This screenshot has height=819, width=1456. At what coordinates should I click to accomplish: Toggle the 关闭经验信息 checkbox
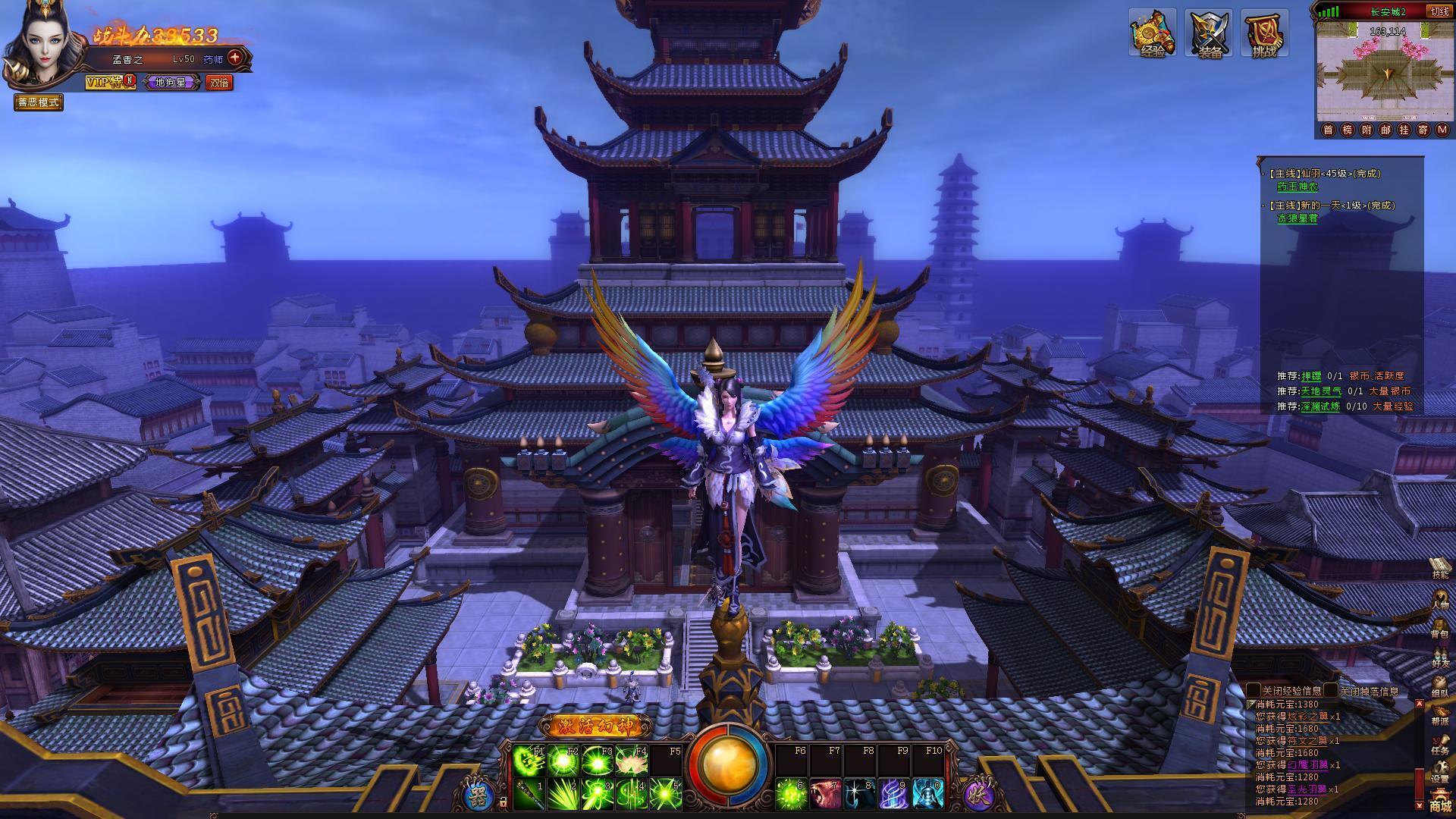point(1254,691)
